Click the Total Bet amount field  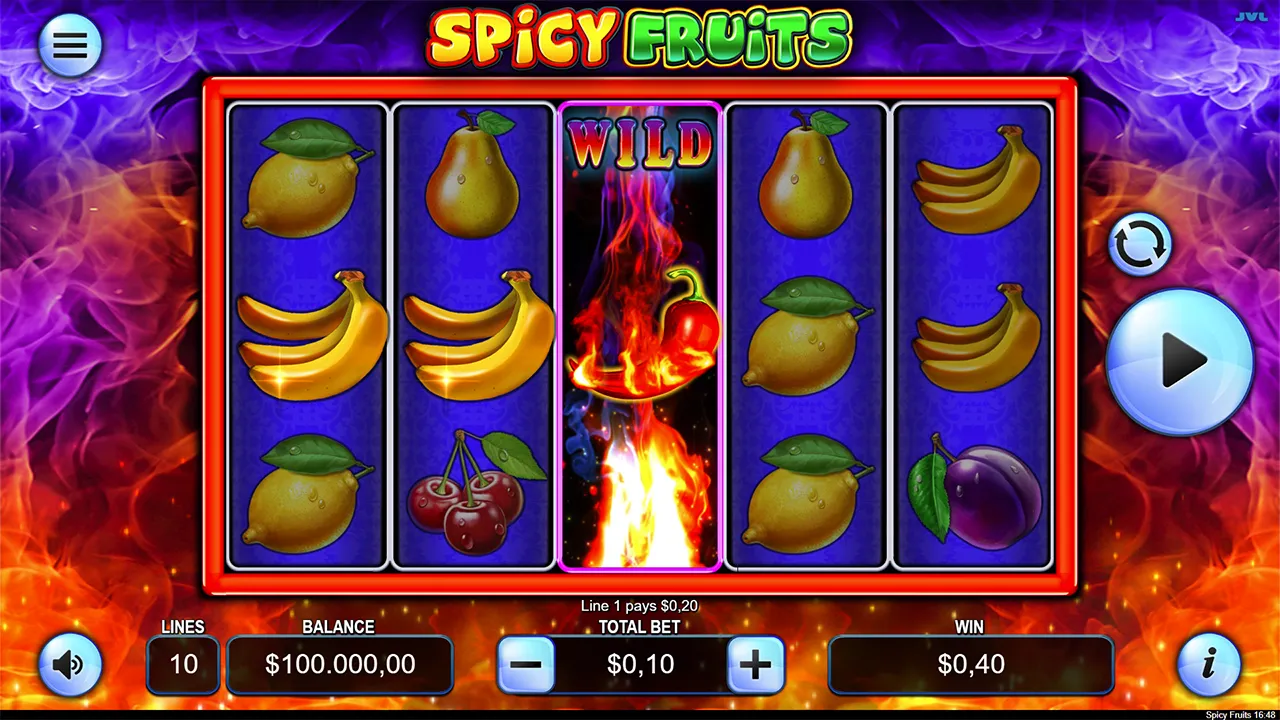(x=641, y=664)
